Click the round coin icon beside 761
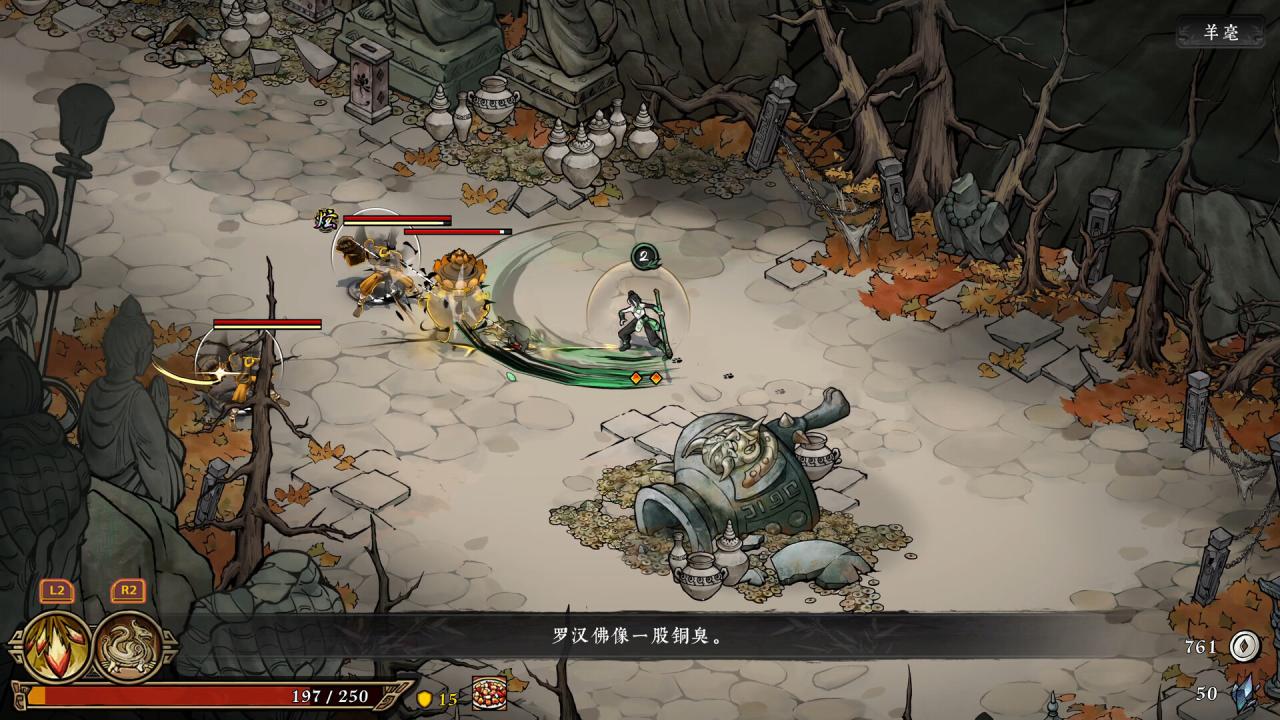Viewport: 1280px width, 720px height. tap(1243, 647)
